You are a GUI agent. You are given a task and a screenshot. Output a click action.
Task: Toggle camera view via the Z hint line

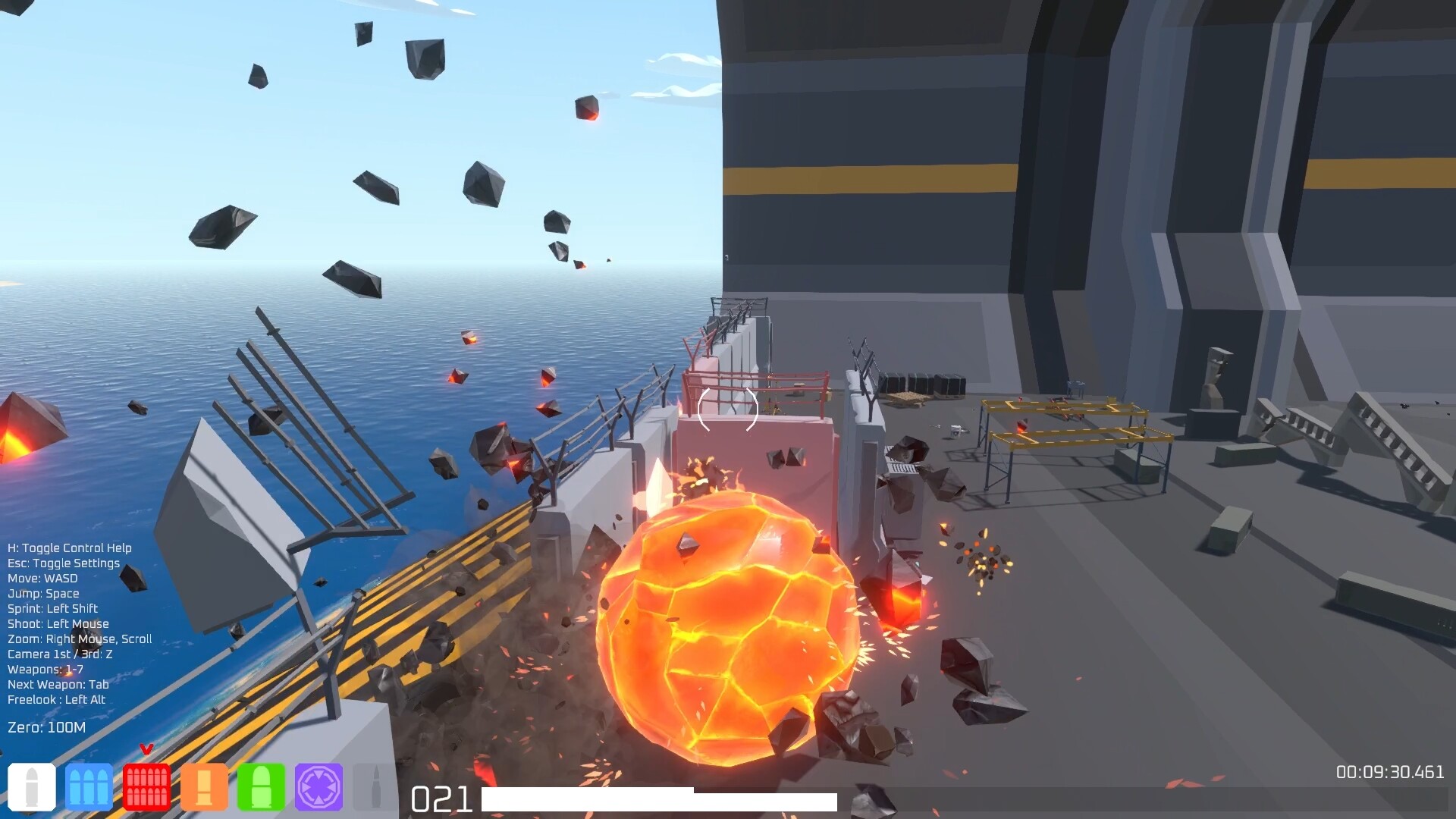click(x=59, y=654)
